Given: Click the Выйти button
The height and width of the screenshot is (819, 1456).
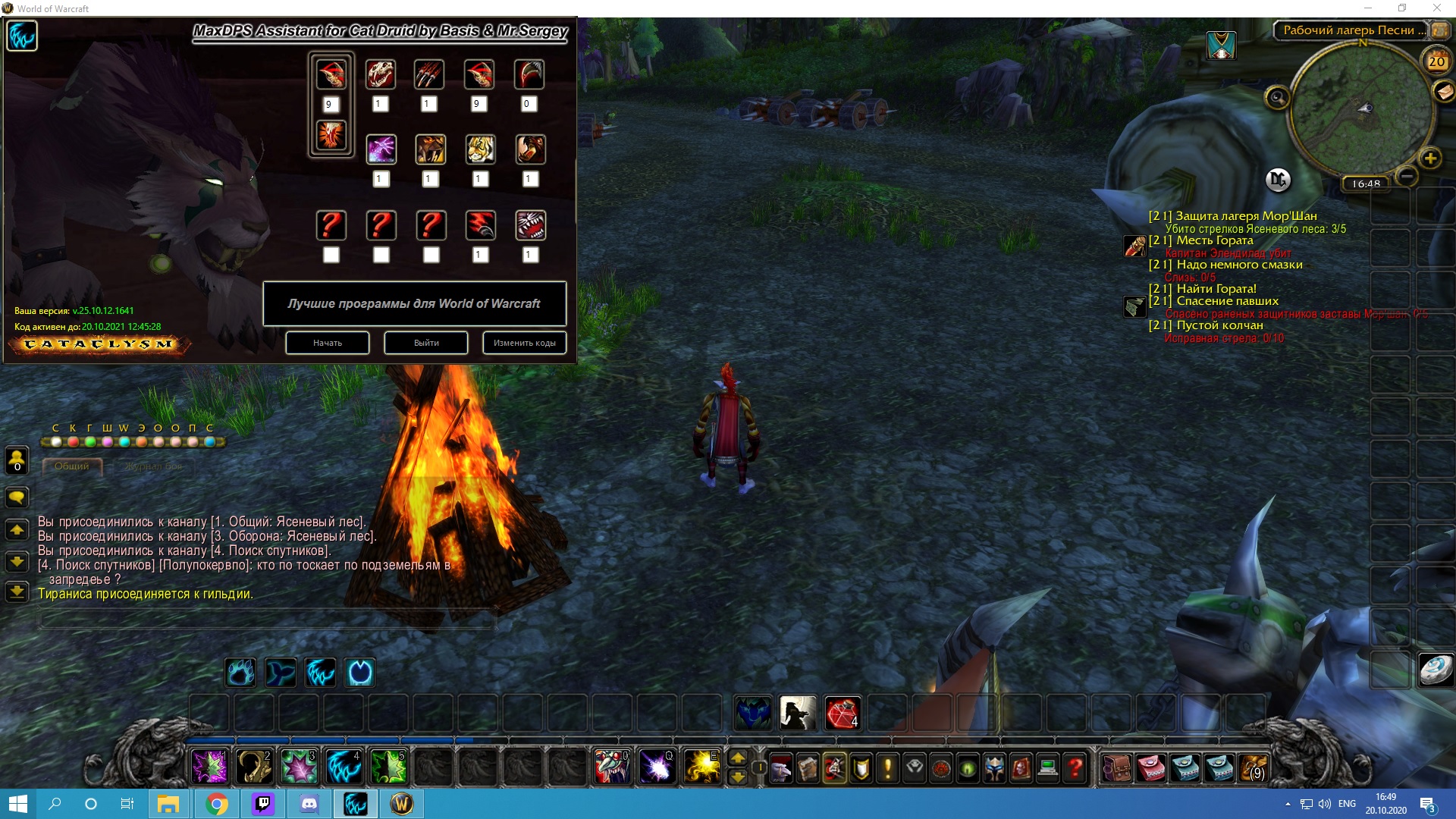Looking at the screenshot, I should click(x=426, y=343).
